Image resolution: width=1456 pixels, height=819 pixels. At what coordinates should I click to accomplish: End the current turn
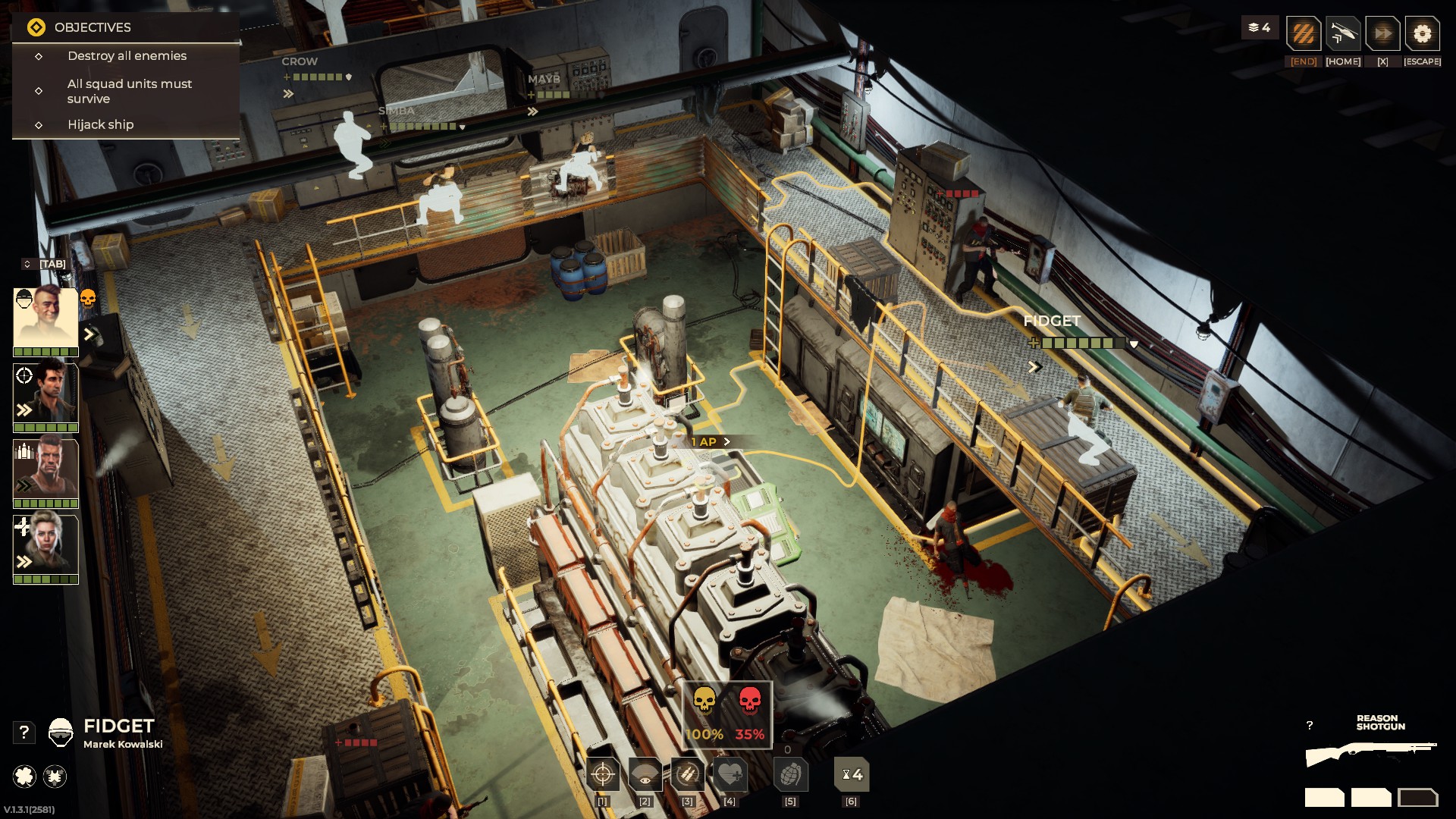coord(1304,34)
